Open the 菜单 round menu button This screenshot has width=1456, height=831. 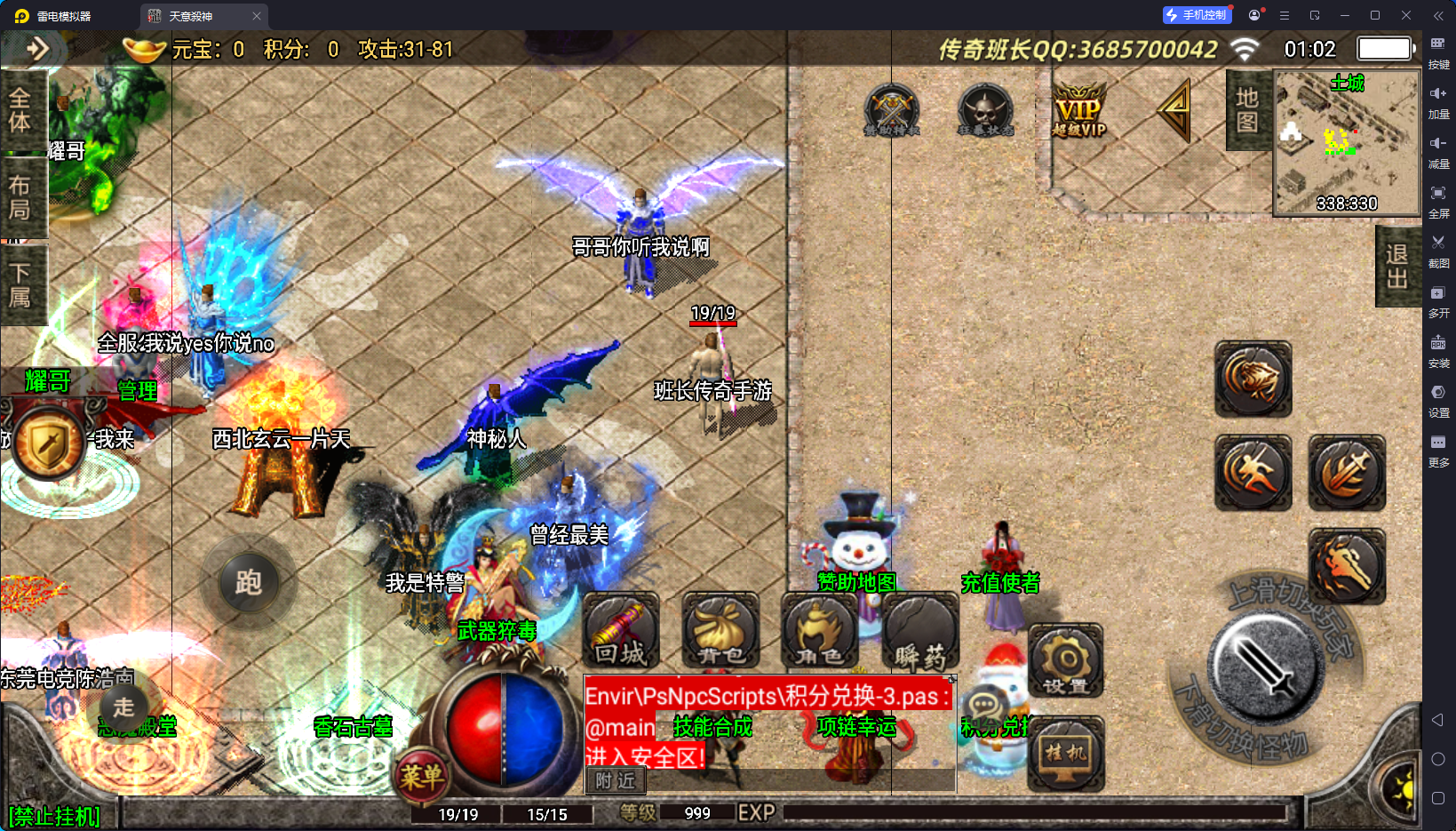pos(421,777)
